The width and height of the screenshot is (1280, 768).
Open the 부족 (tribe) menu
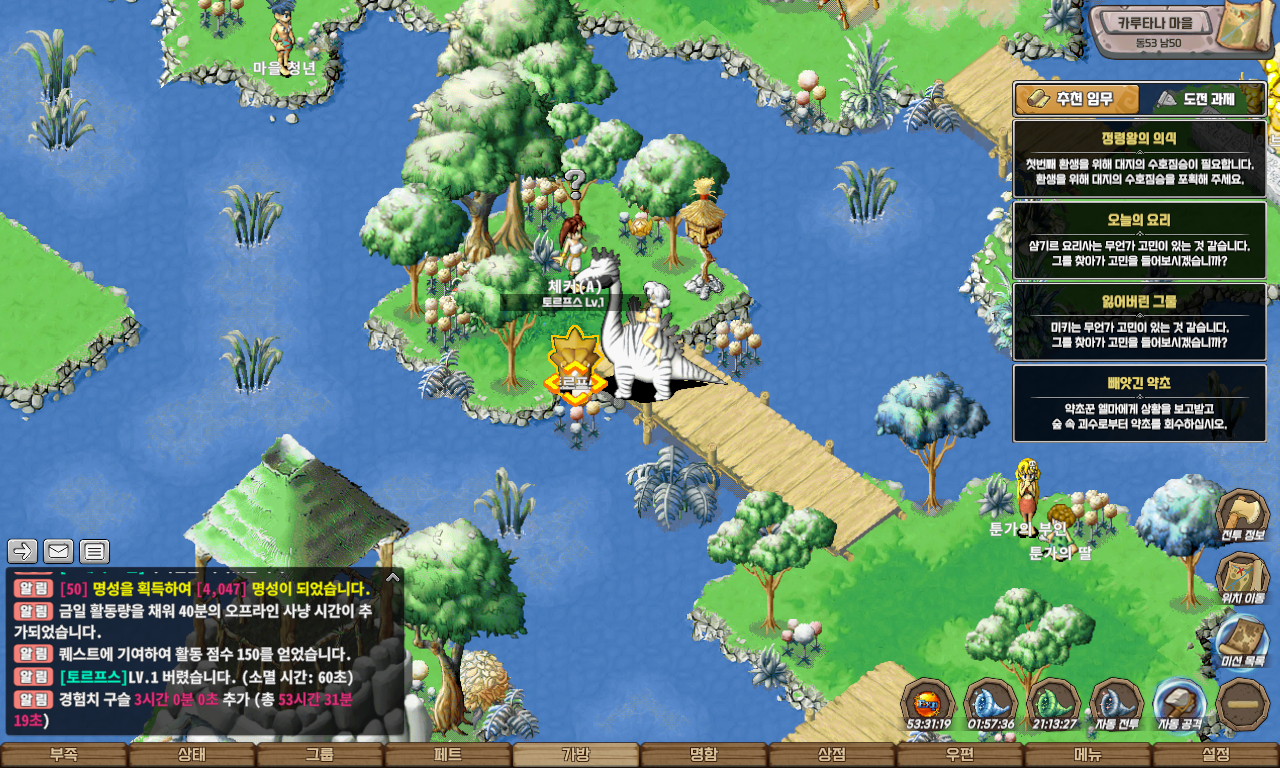64,755
